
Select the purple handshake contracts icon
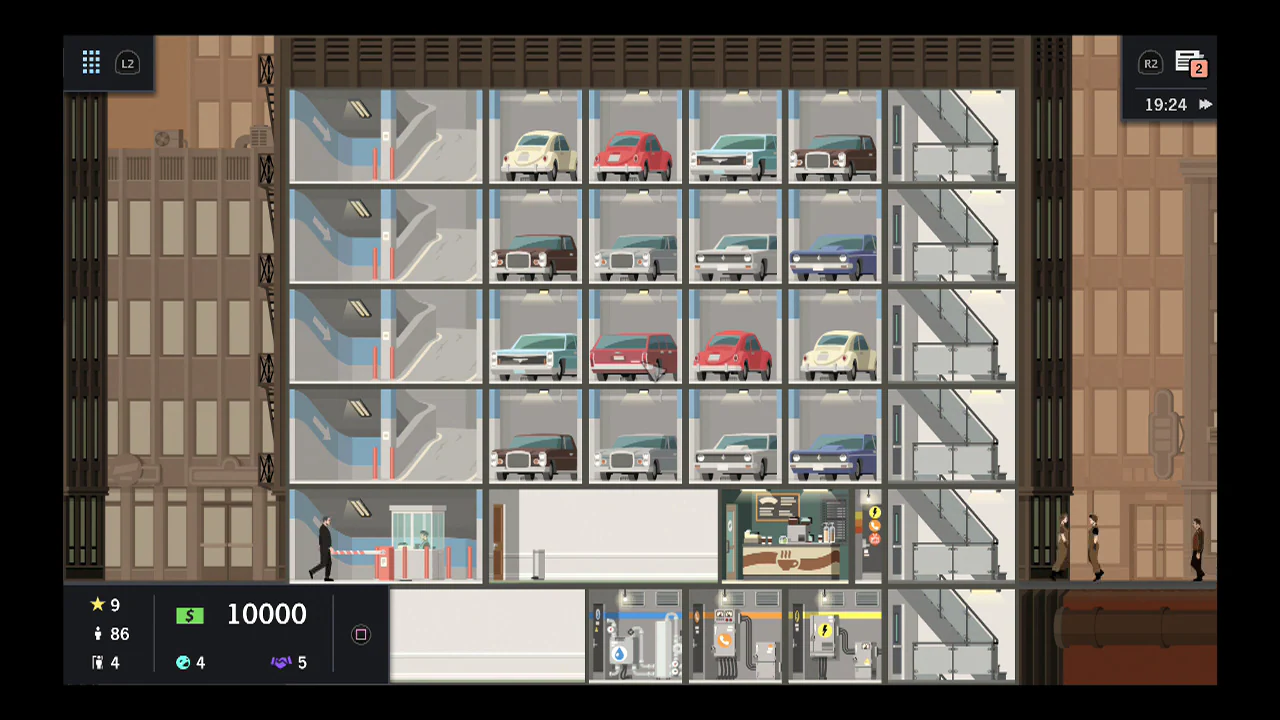point(283,662)
